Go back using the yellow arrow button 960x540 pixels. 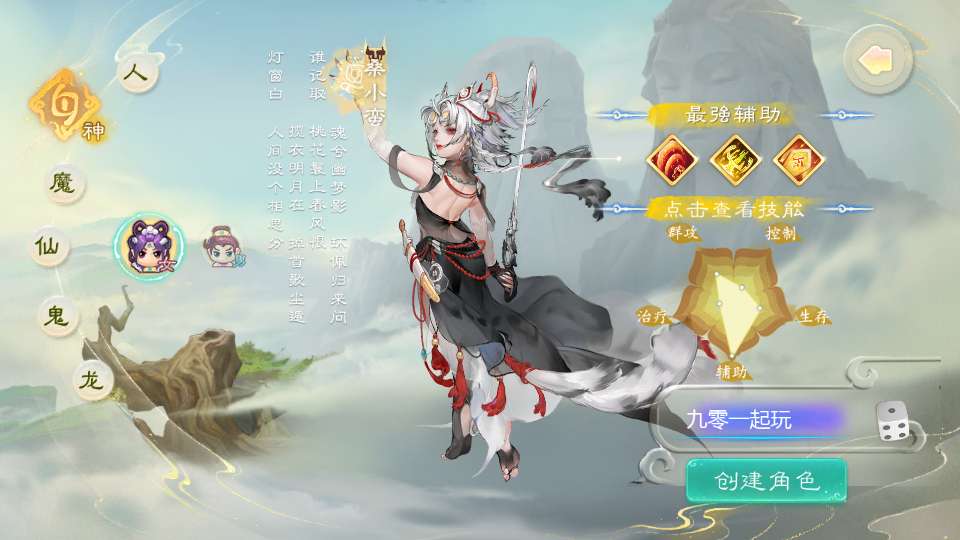(879, 60)
